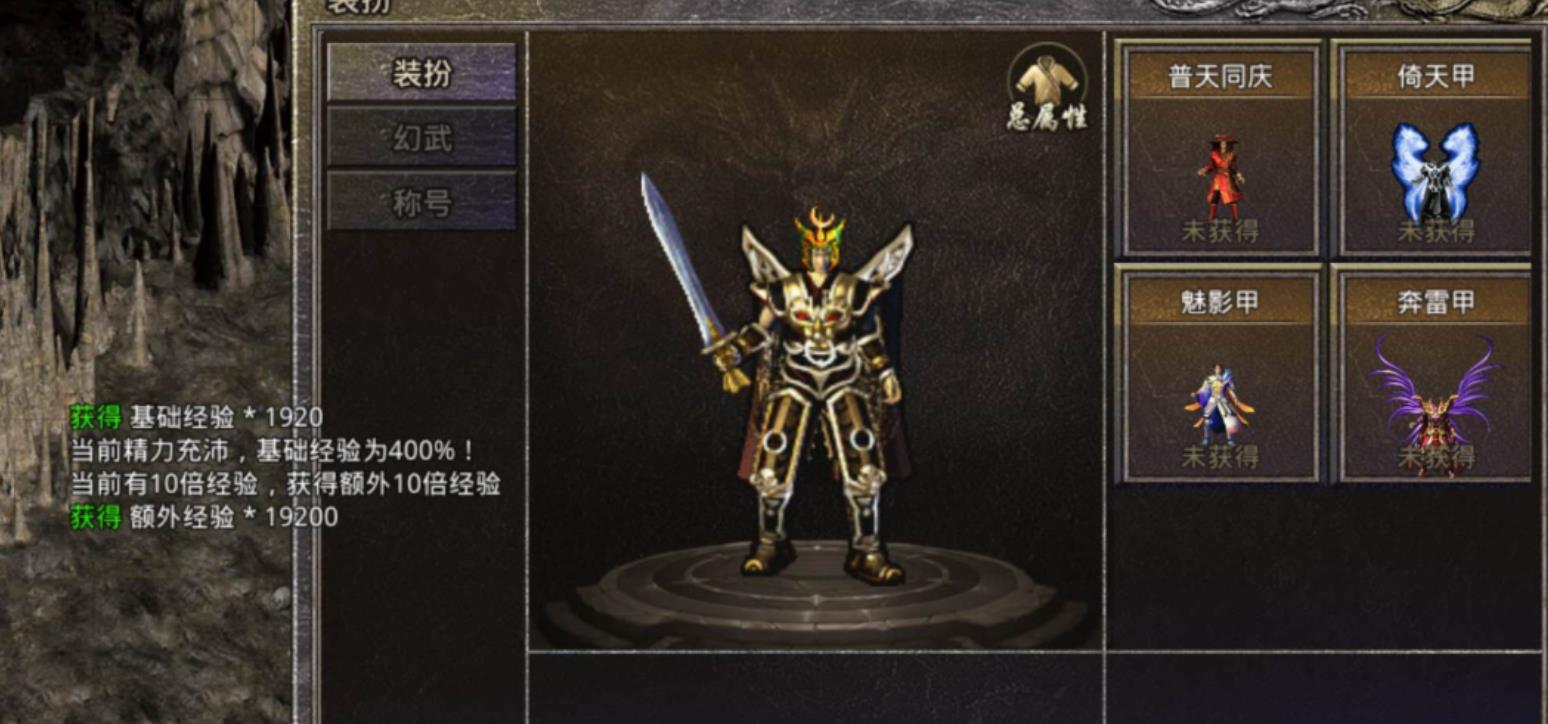The height and width of the screenshot is (724, 1548).
Task: Open the 幻武 tab
Action: click(x=422, y=138)
